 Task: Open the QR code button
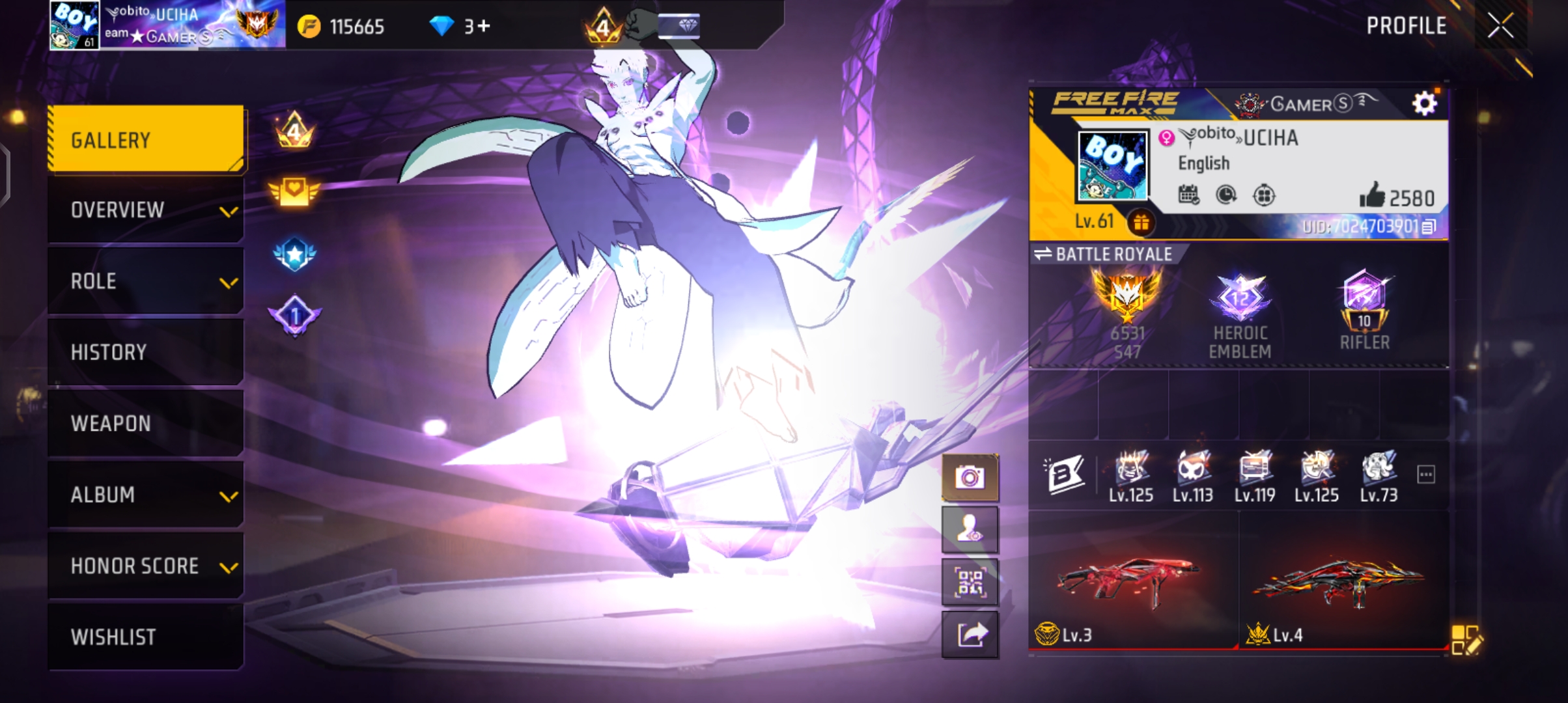[970, 582]
